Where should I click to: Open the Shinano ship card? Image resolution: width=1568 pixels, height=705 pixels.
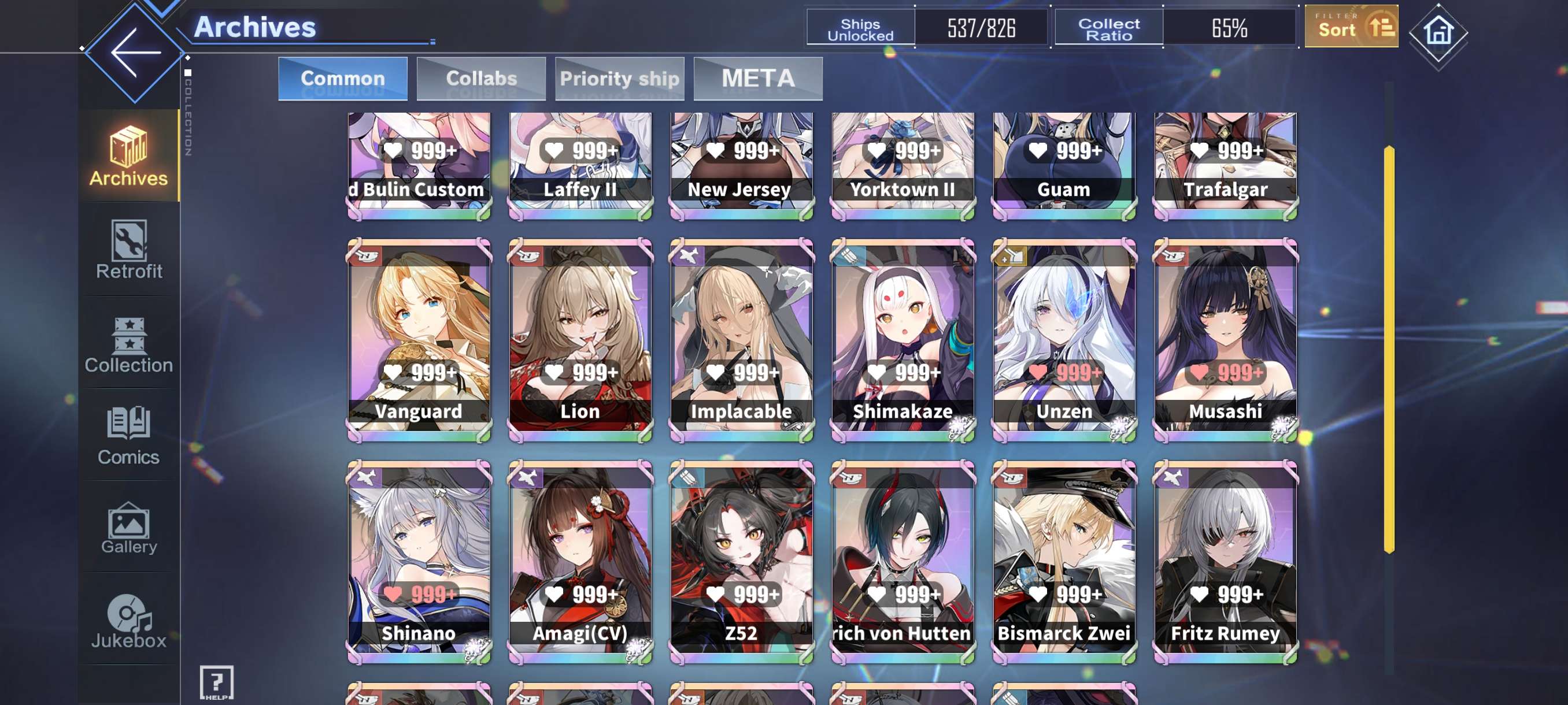click(419, 562)
